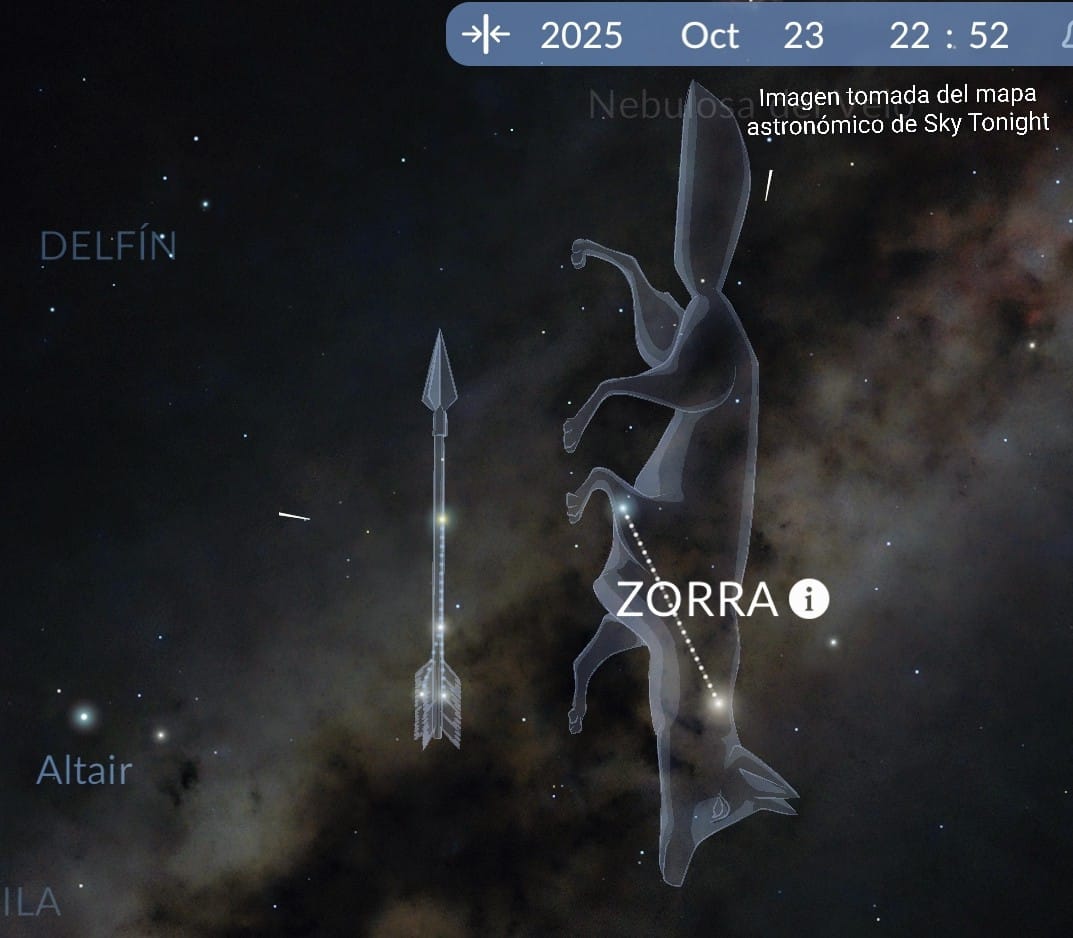
Task: Select the minutes field showing 52
Action: (x=989, y=36)
